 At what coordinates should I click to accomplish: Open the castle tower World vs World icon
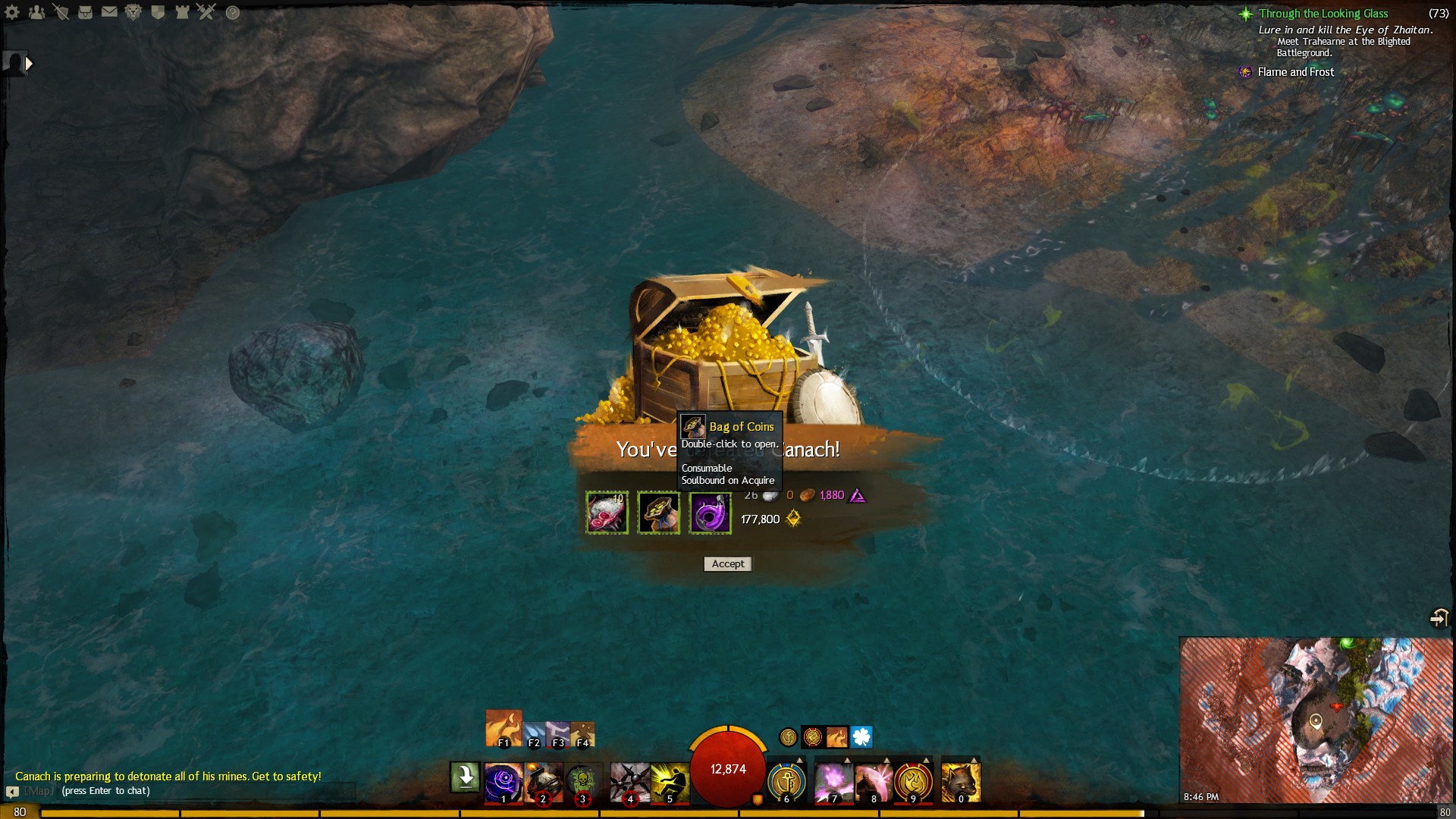click(x=182, y=12)
